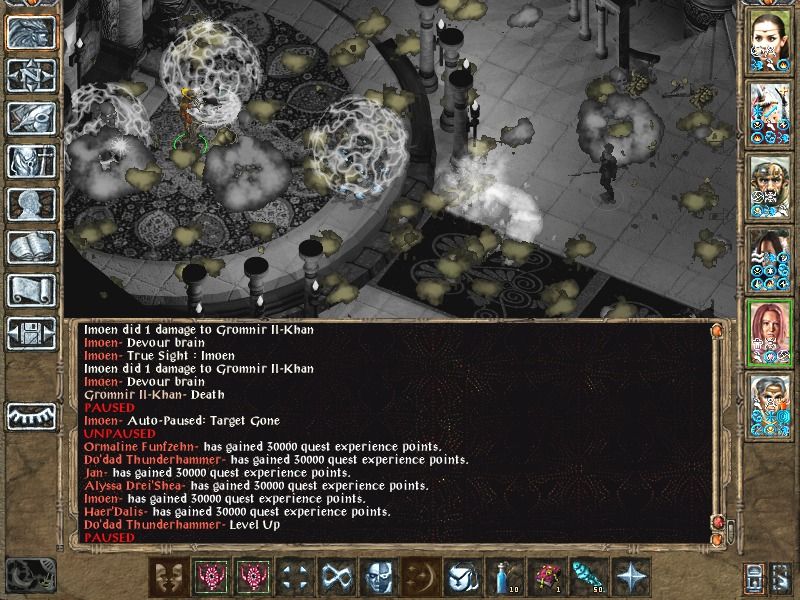
Task: Select the grey-haired character portrait
Action: [x=770, y=405]
